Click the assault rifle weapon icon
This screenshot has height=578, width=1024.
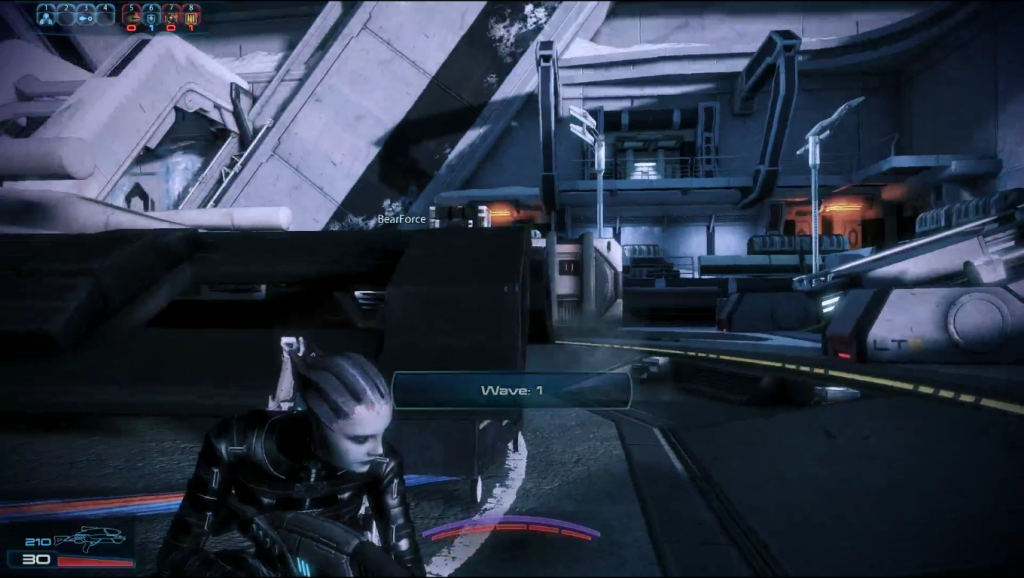pyautogui.click(x=91, y=539)
